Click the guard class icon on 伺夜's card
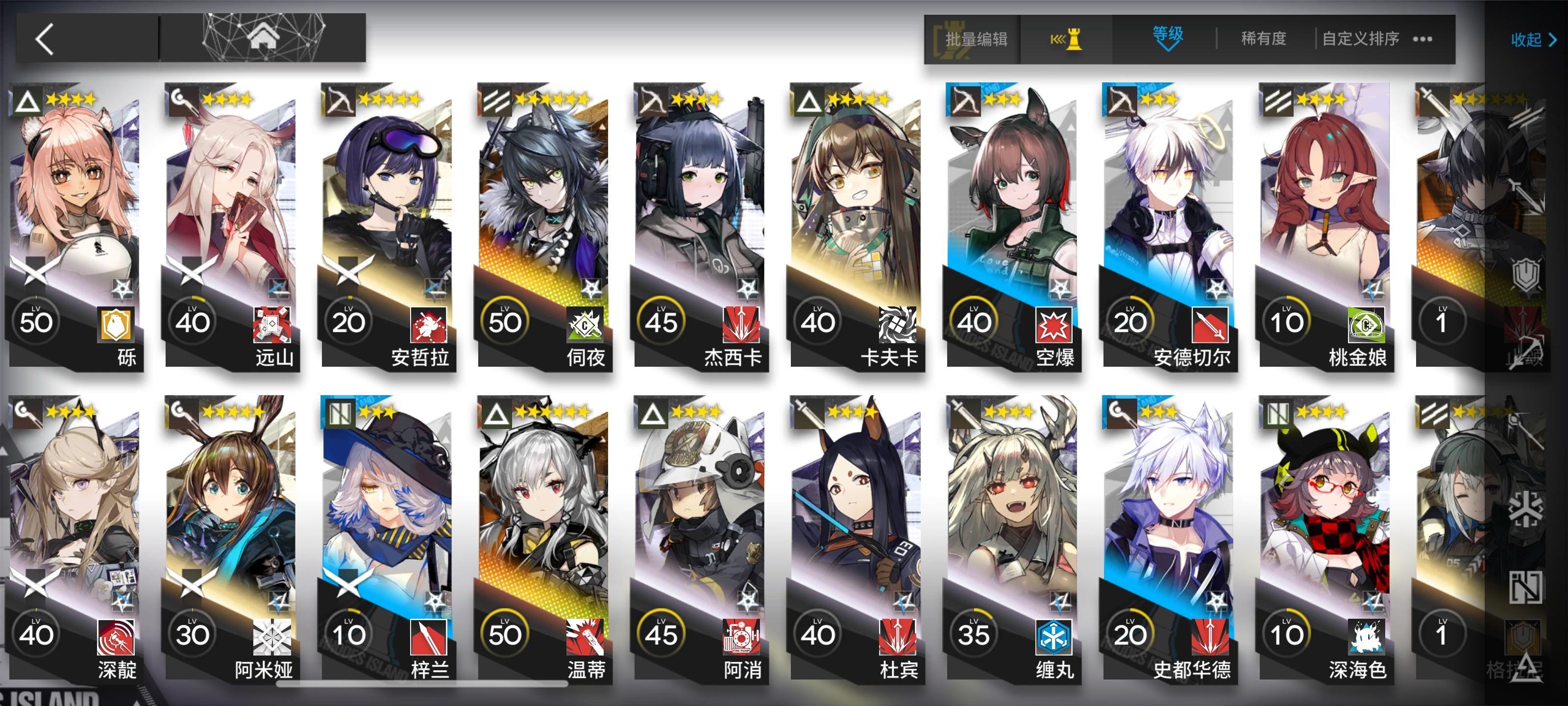1568x706 pixels. 498,101
